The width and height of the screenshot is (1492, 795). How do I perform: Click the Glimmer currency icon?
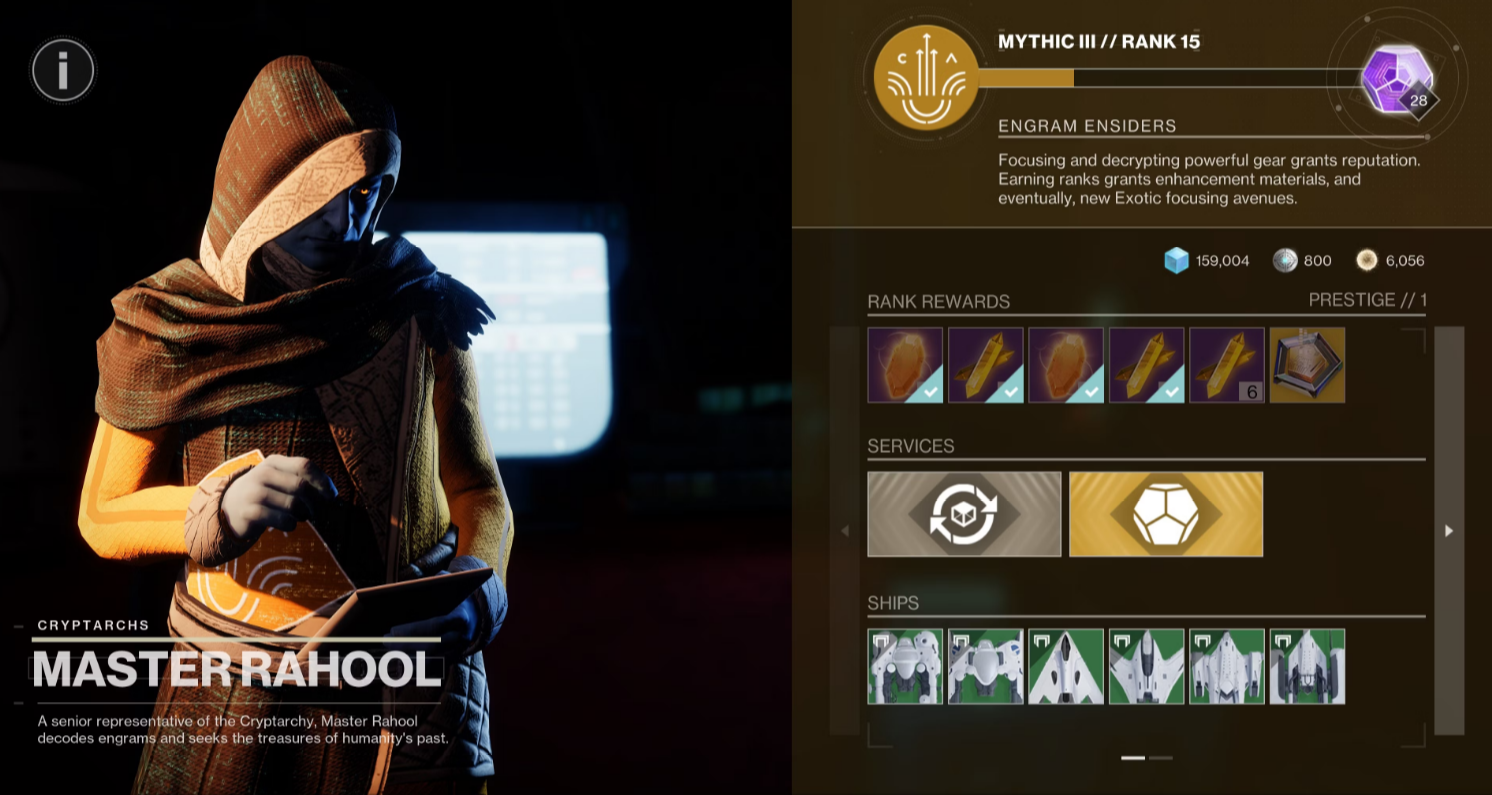tap(1177, 260)
